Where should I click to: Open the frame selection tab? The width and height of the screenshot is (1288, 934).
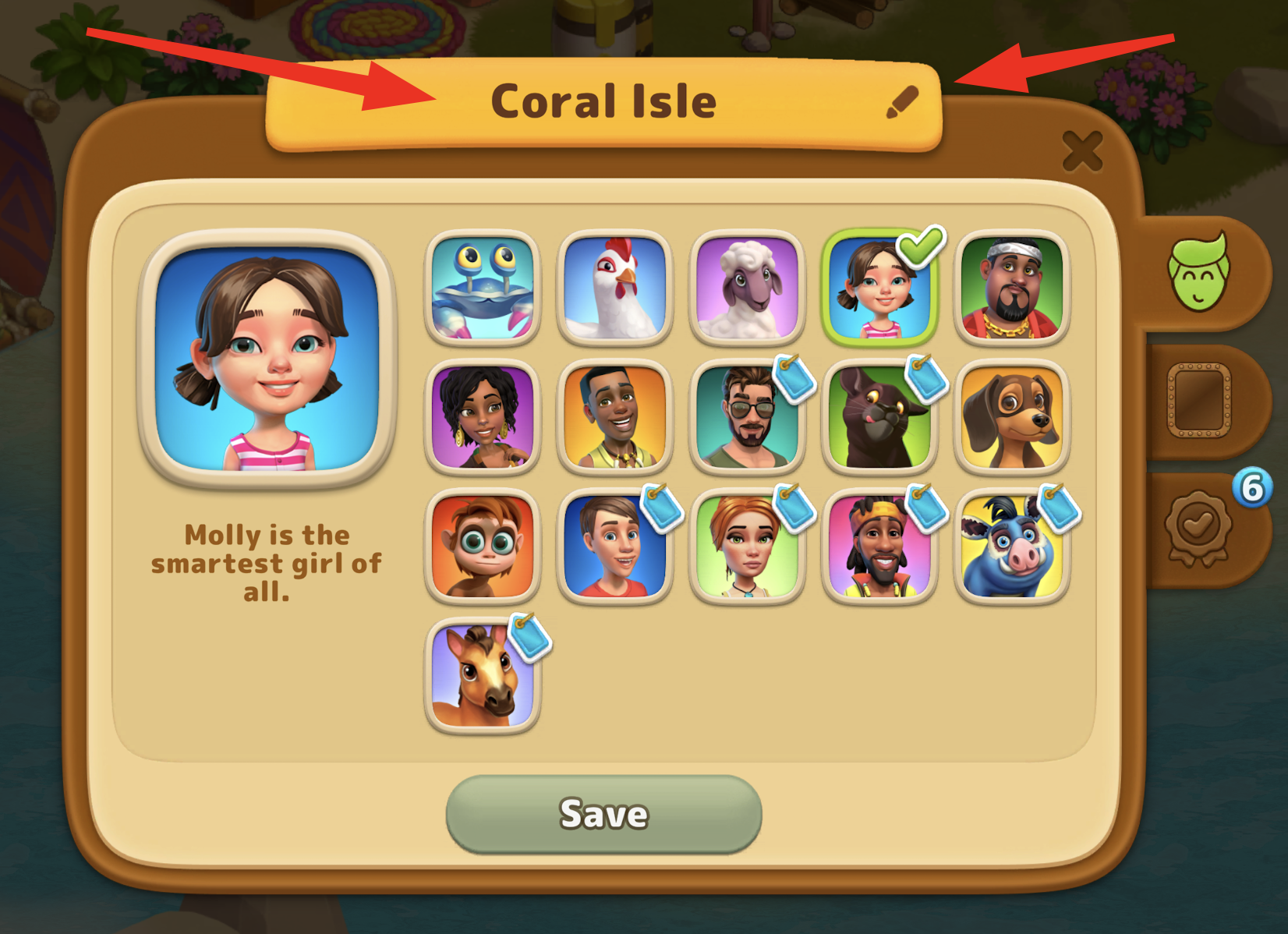[1198, 400]
